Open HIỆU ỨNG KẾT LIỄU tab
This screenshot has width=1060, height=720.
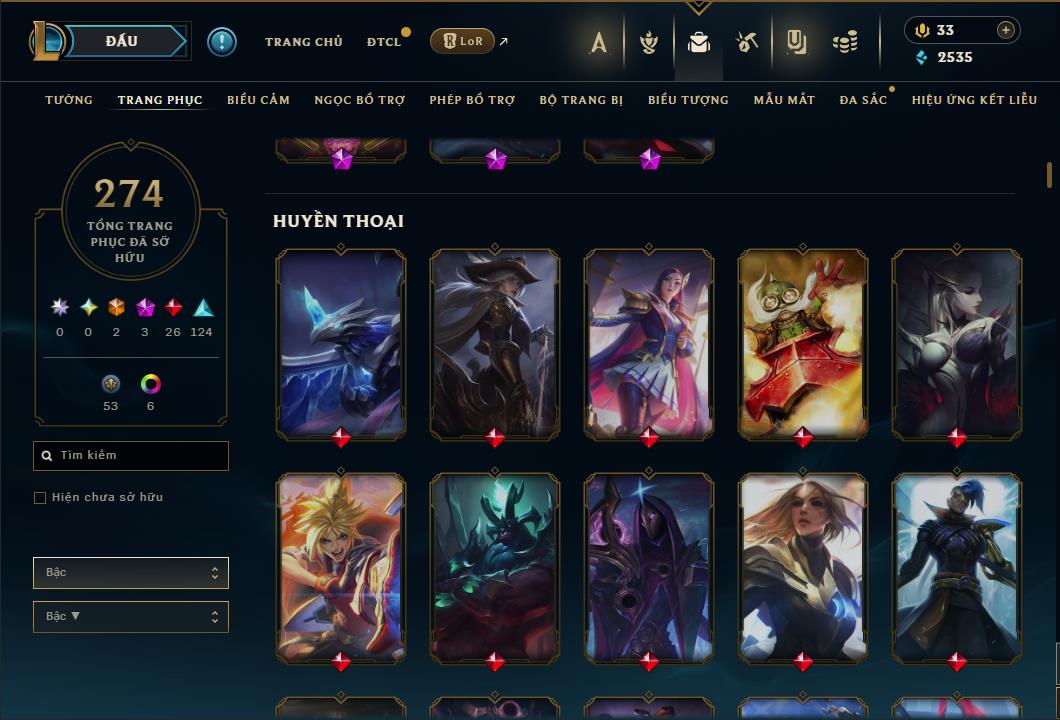point(974,100)
